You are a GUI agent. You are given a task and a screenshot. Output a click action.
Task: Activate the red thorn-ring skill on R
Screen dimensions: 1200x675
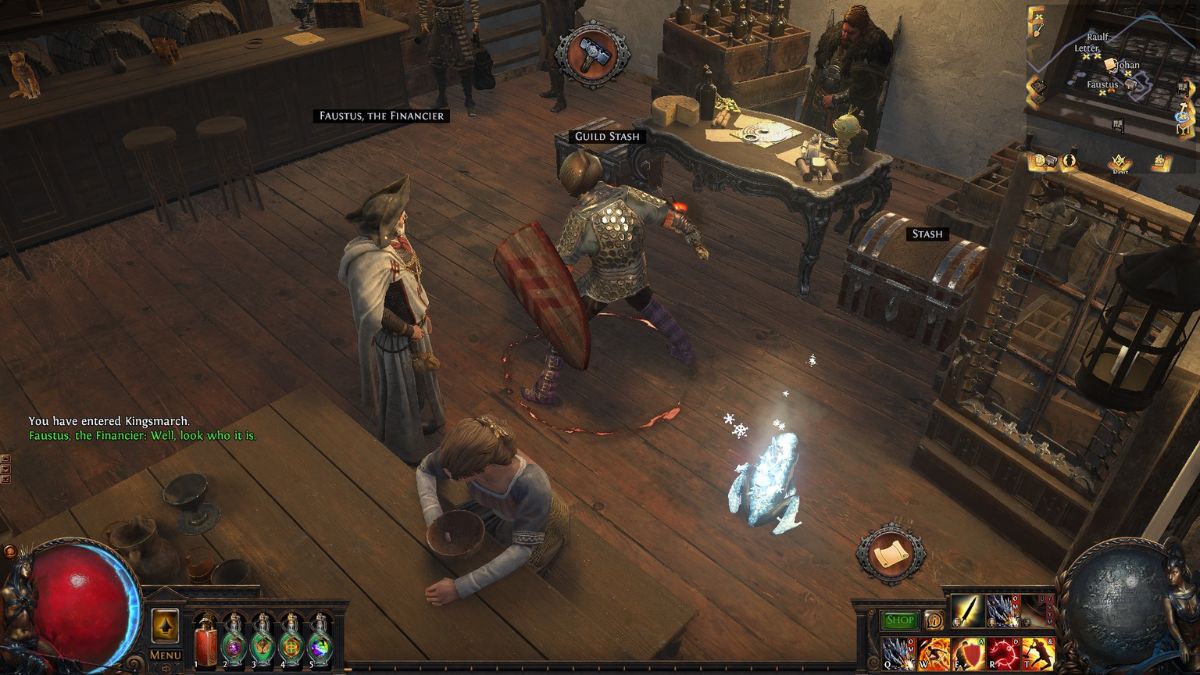point(1004,653)
